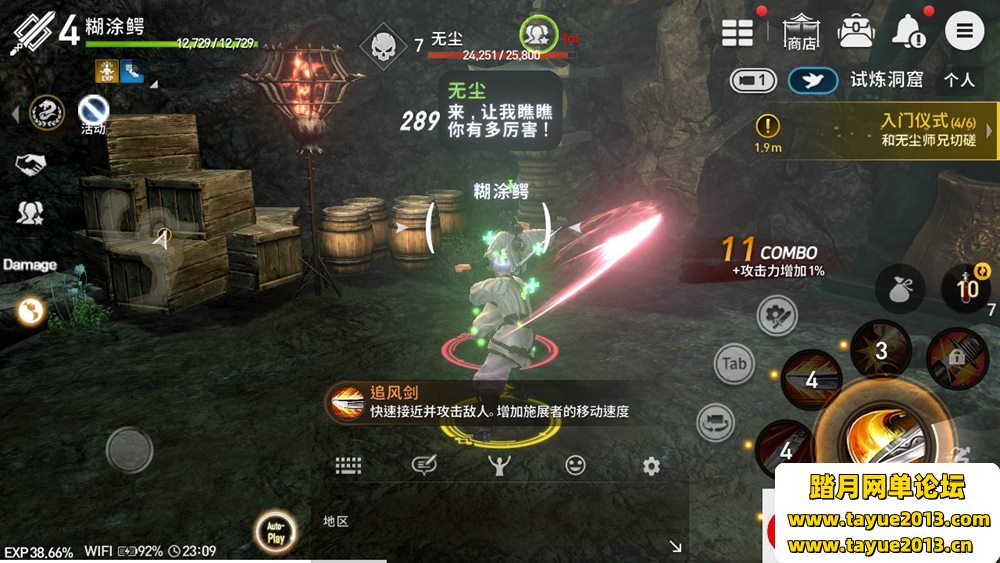Open the emoji smiley panel

coord(575,465)
